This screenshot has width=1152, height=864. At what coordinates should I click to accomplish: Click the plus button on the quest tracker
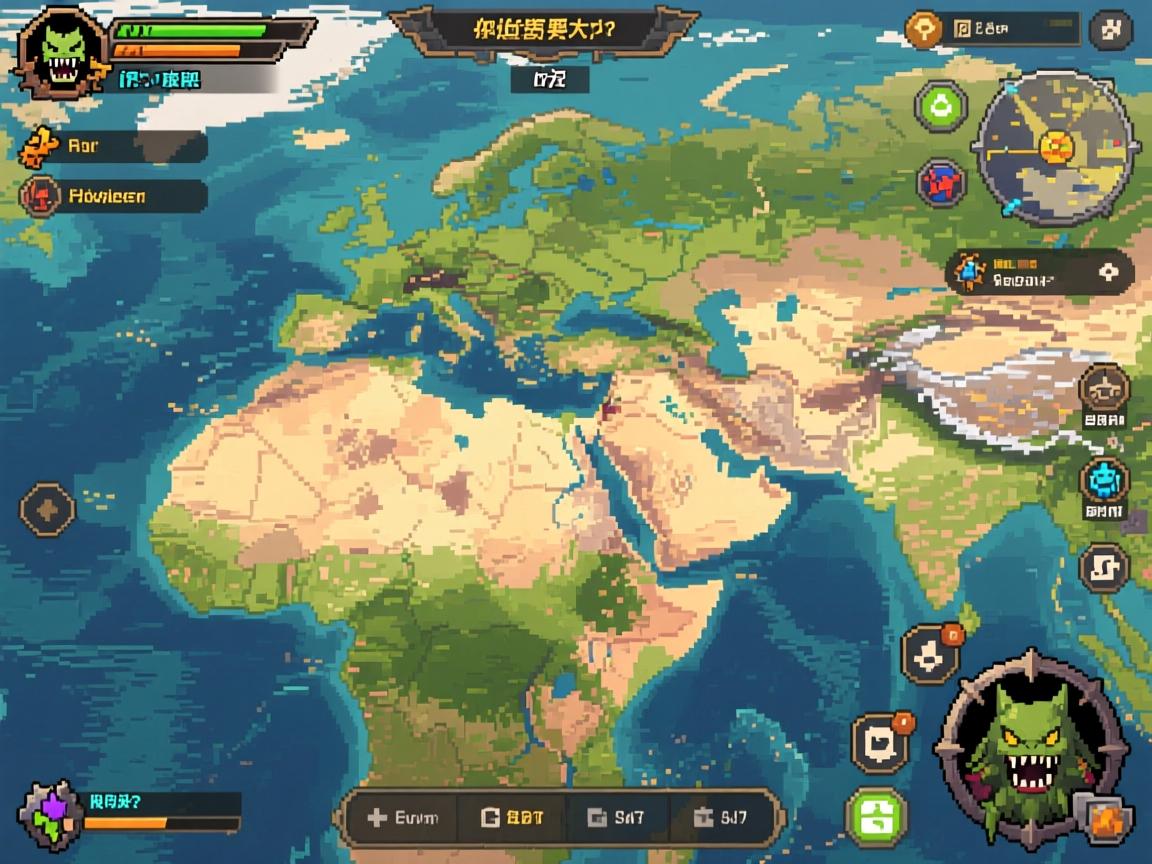pyautogui.click(x=1107, y=271)
